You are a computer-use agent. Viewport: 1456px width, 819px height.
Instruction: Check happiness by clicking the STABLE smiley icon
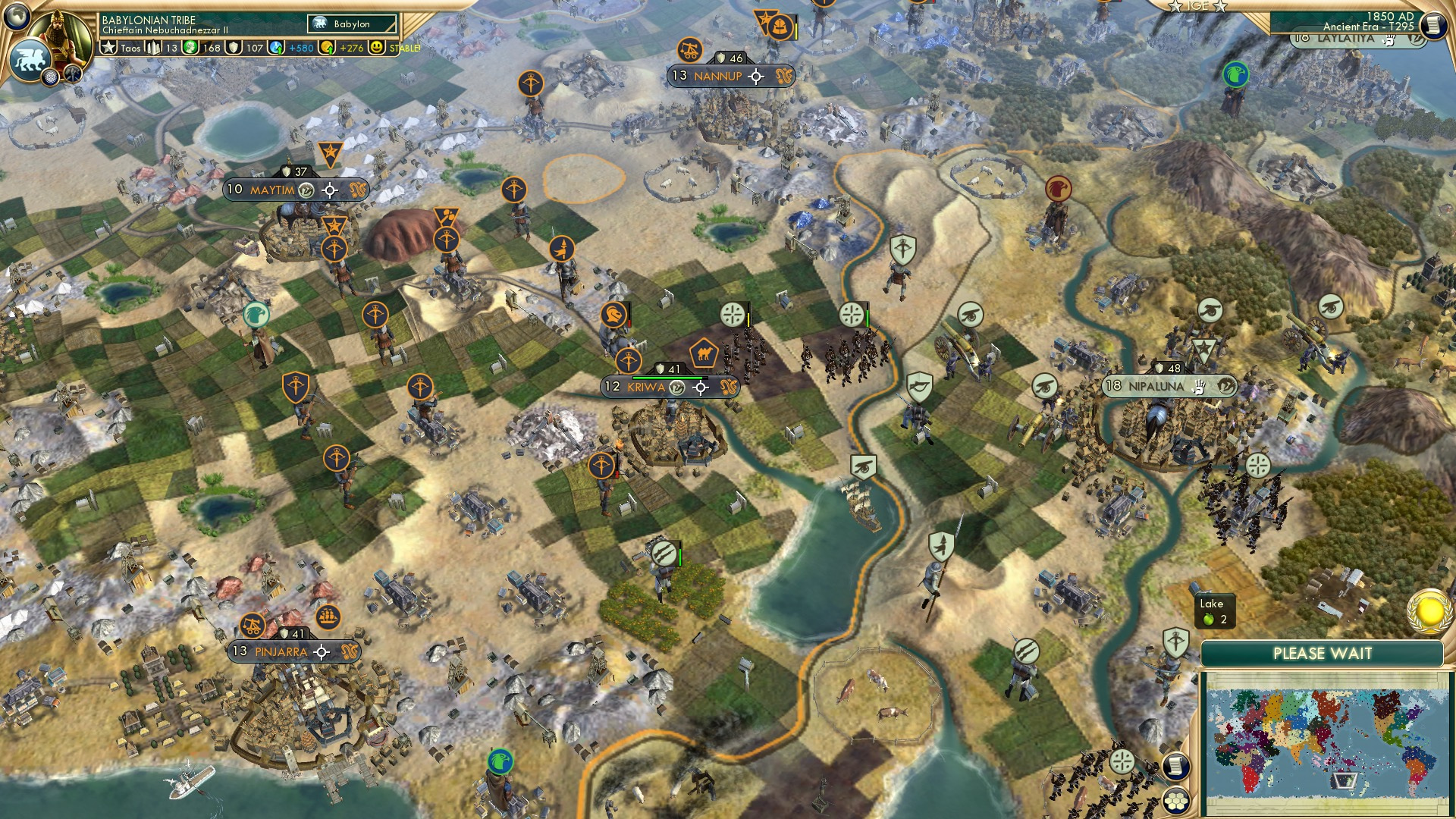377,46
